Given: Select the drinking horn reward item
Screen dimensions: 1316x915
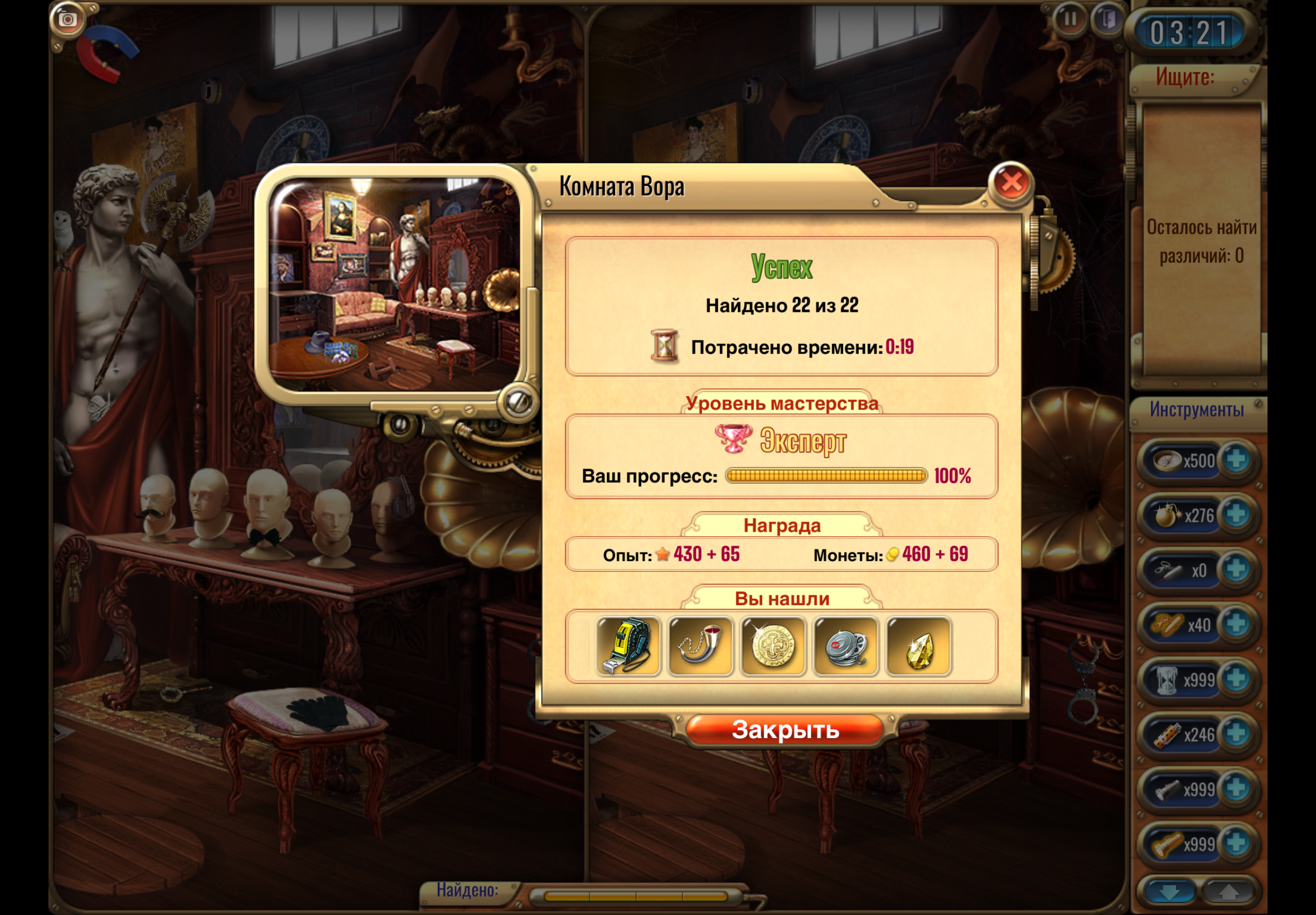Looking at the screenshot, I should (x=700, y=646).
